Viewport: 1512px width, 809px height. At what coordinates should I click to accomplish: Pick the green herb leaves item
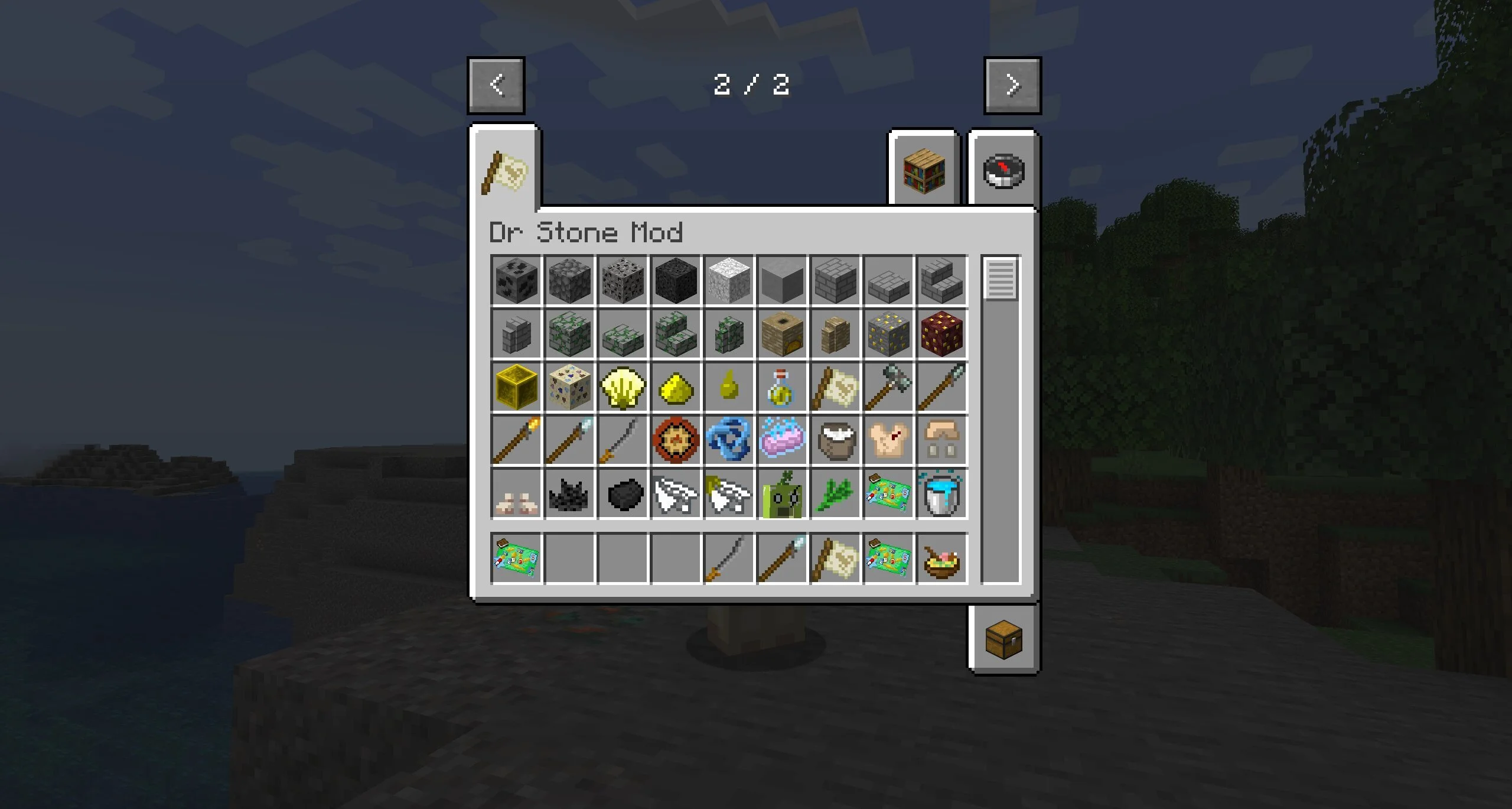tap(835, 495)
